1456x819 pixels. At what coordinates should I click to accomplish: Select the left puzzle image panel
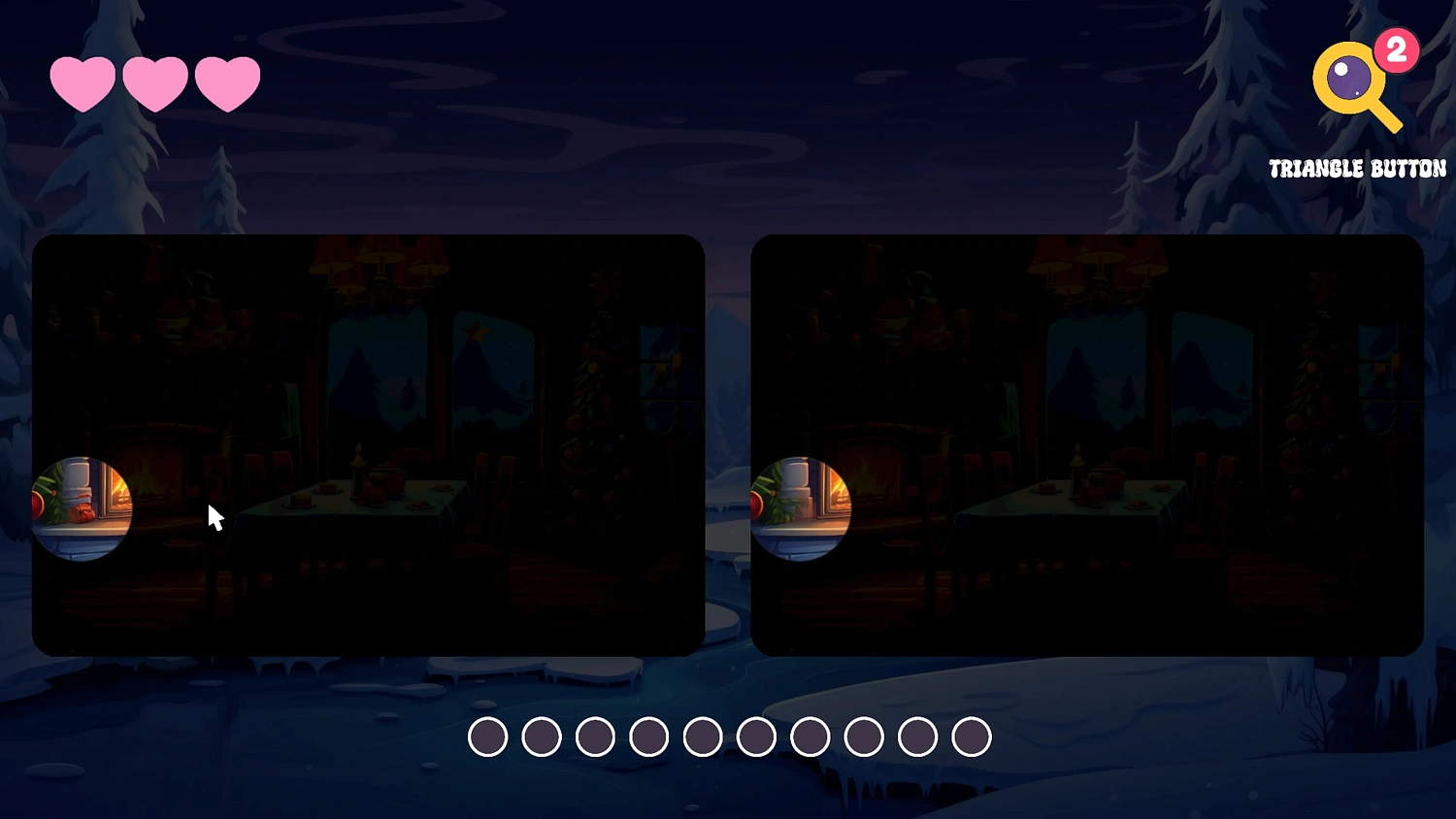[369, 443]
